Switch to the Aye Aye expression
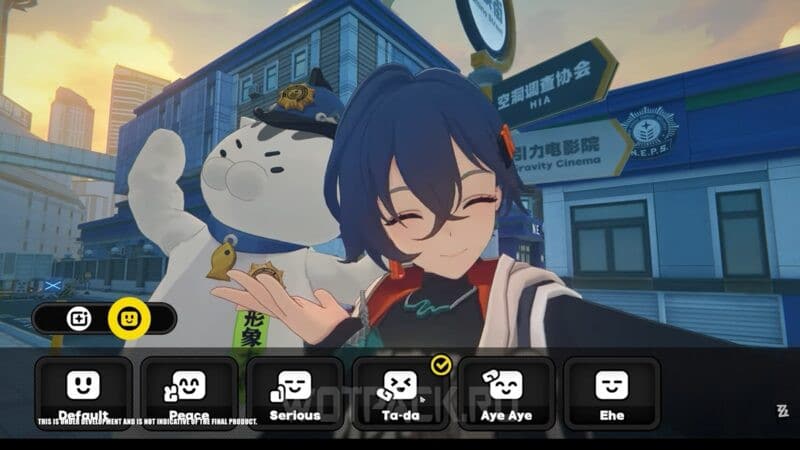This screenshot has height=450, width=800. (506, 392)
